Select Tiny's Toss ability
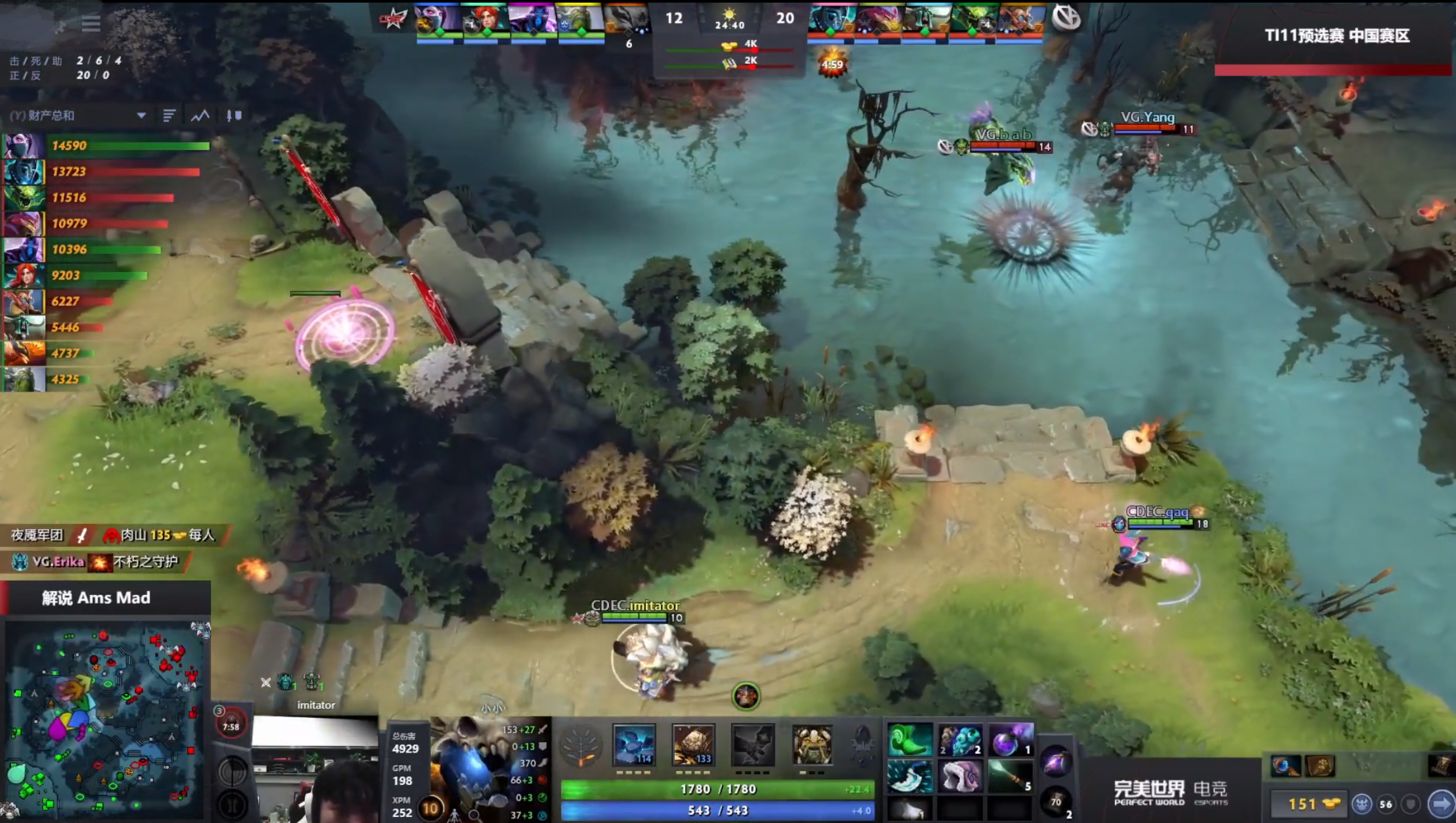The image size is (1456, 823). (x=693, y=745)
